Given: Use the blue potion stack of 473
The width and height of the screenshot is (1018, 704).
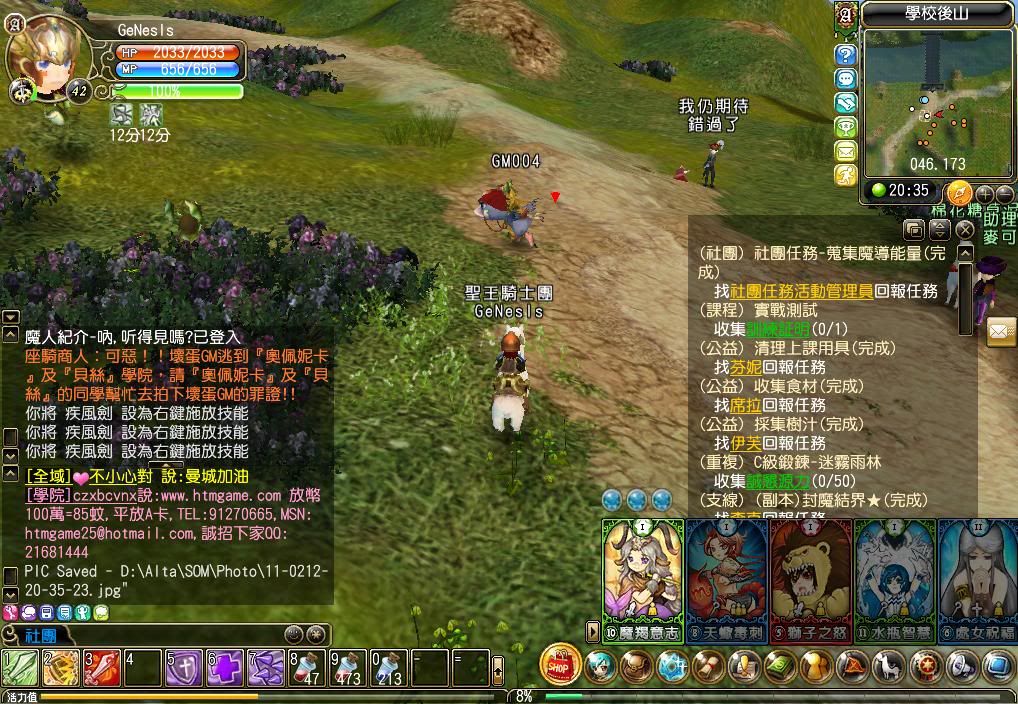Looking at the screenshot, I should pyautogui.click(x=347, y=668).
